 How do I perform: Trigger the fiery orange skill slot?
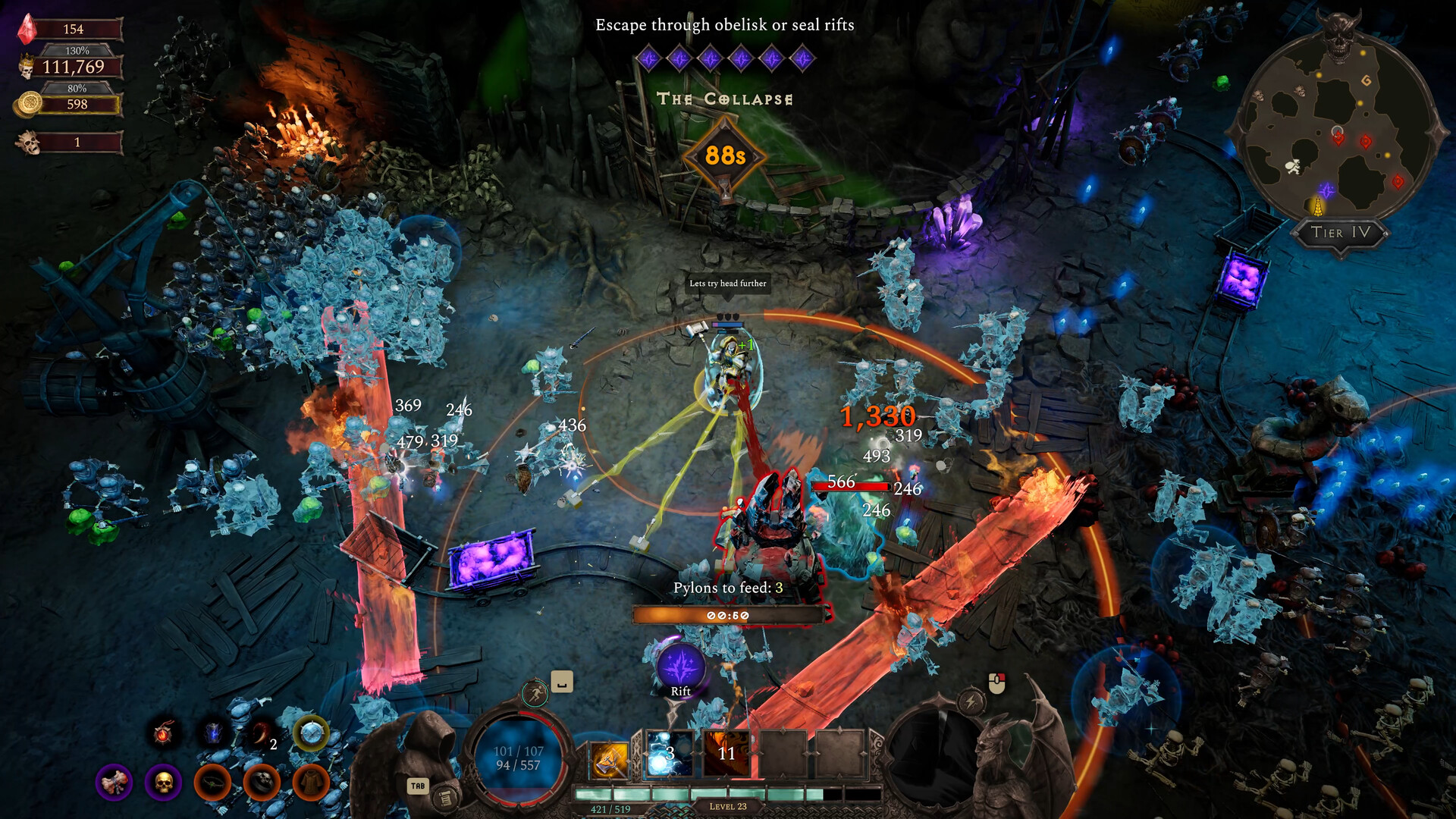(726, 754)
